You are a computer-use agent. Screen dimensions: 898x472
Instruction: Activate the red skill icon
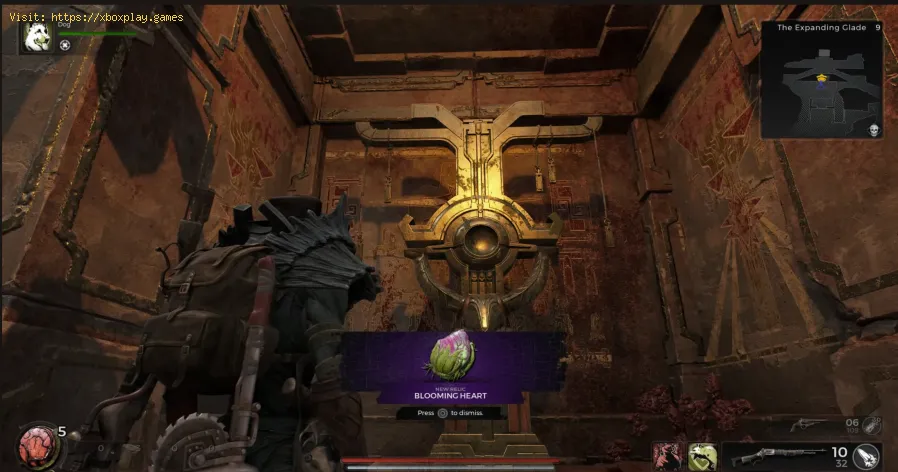(667, 455)
